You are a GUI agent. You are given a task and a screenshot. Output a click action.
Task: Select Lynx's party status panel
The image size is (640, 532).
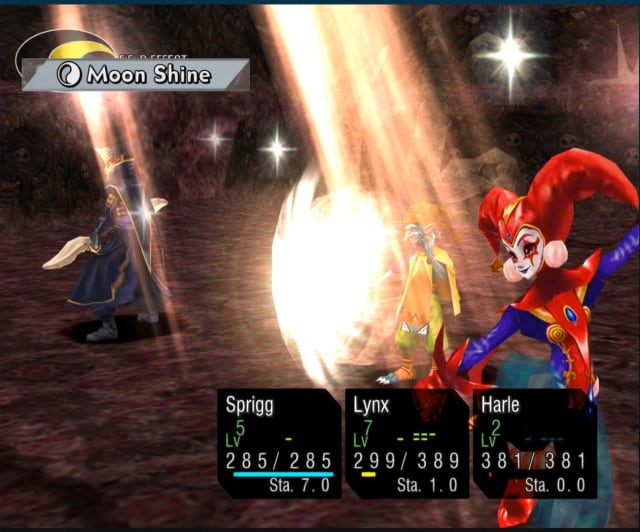click(406, 443)
